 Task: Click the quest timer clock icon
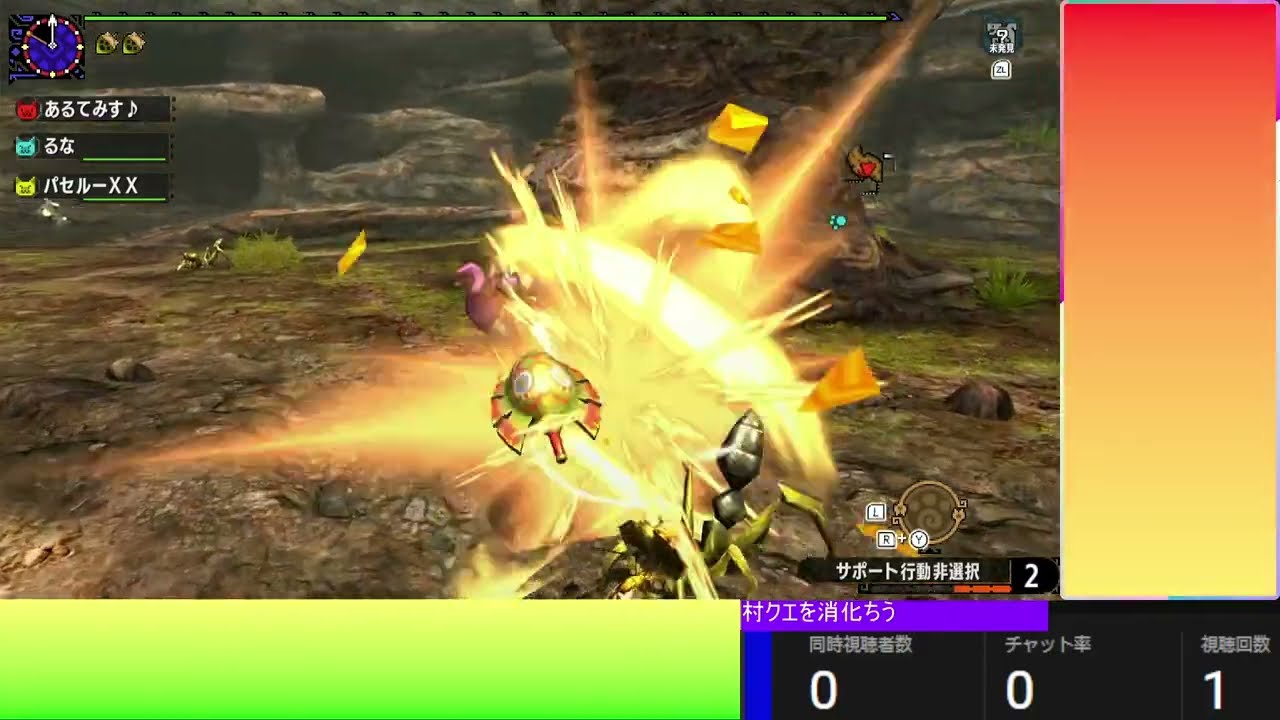47,46
